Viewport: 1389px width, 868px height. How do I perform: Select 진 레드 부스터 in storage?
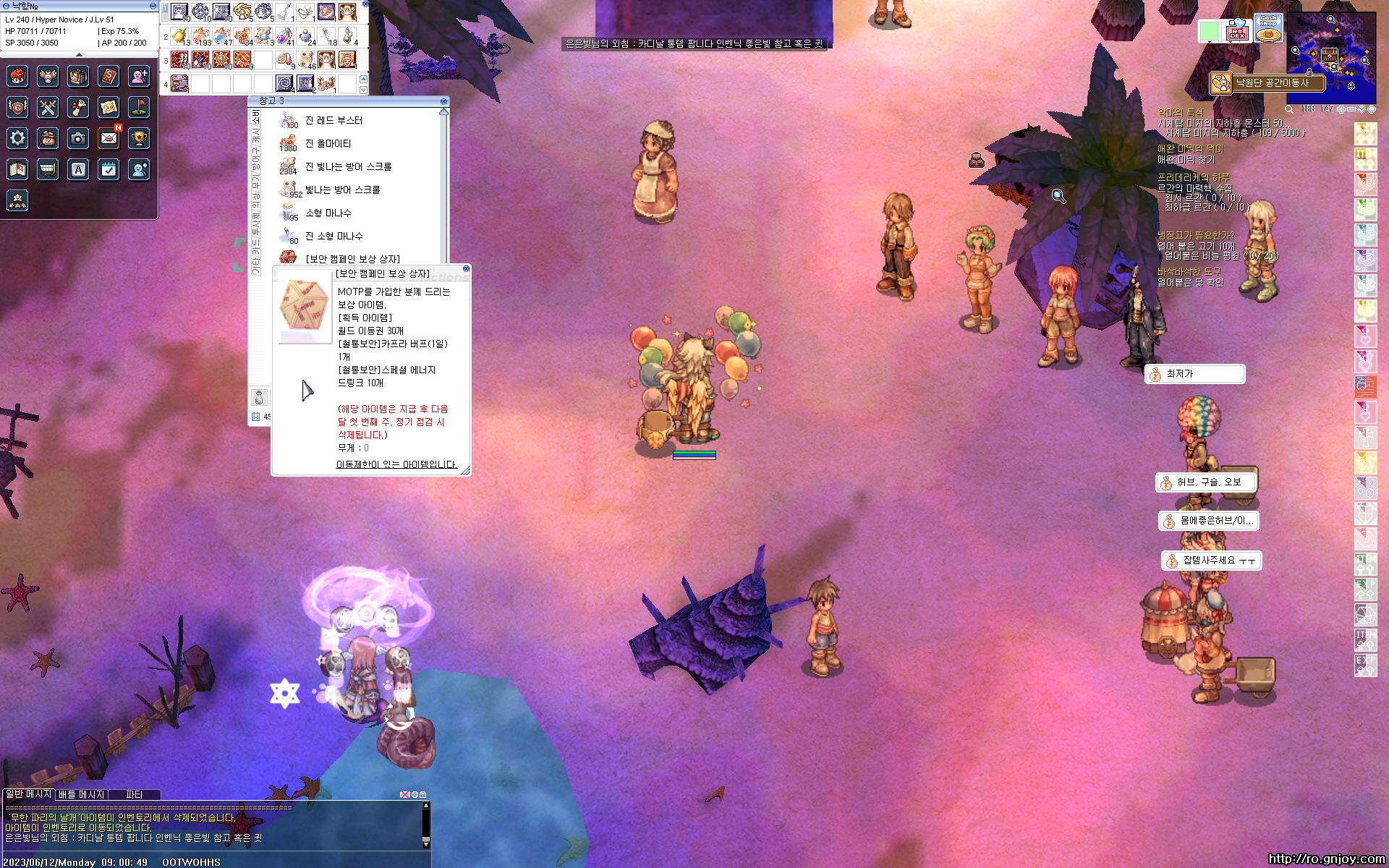click(334, 121)
